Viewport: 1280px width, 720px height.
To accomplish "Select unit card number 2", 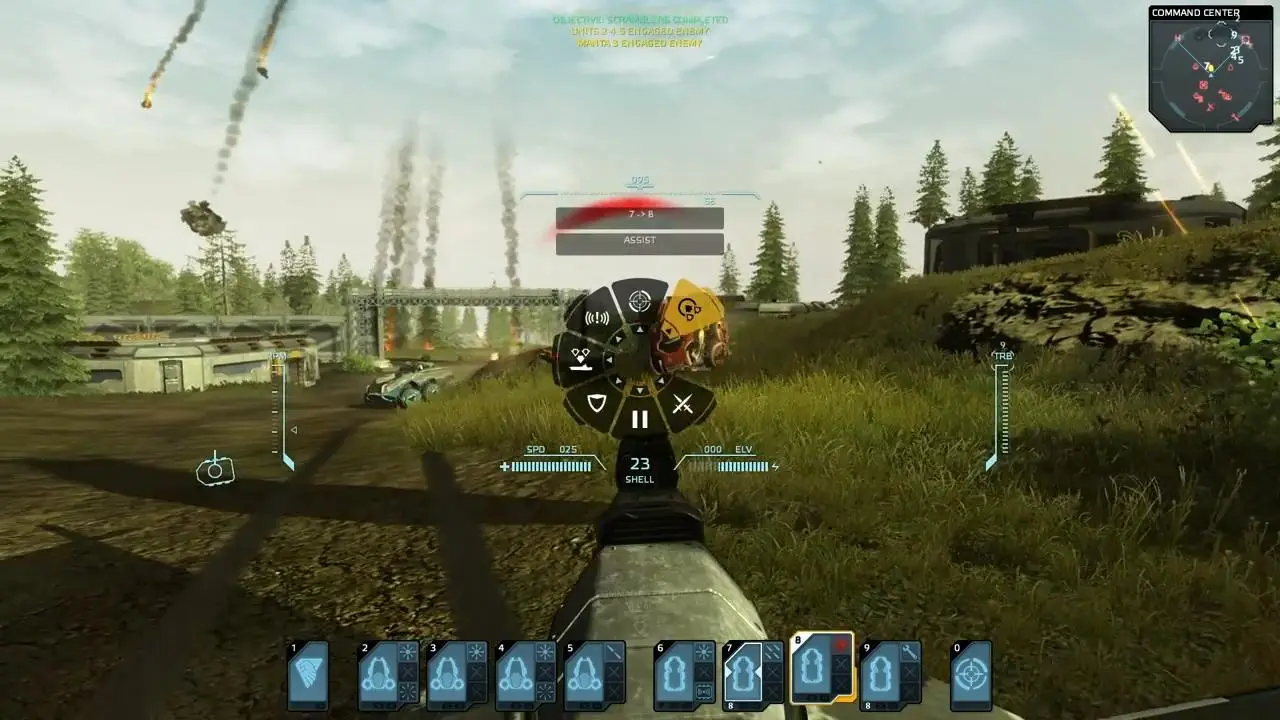I will click(388, 676).
